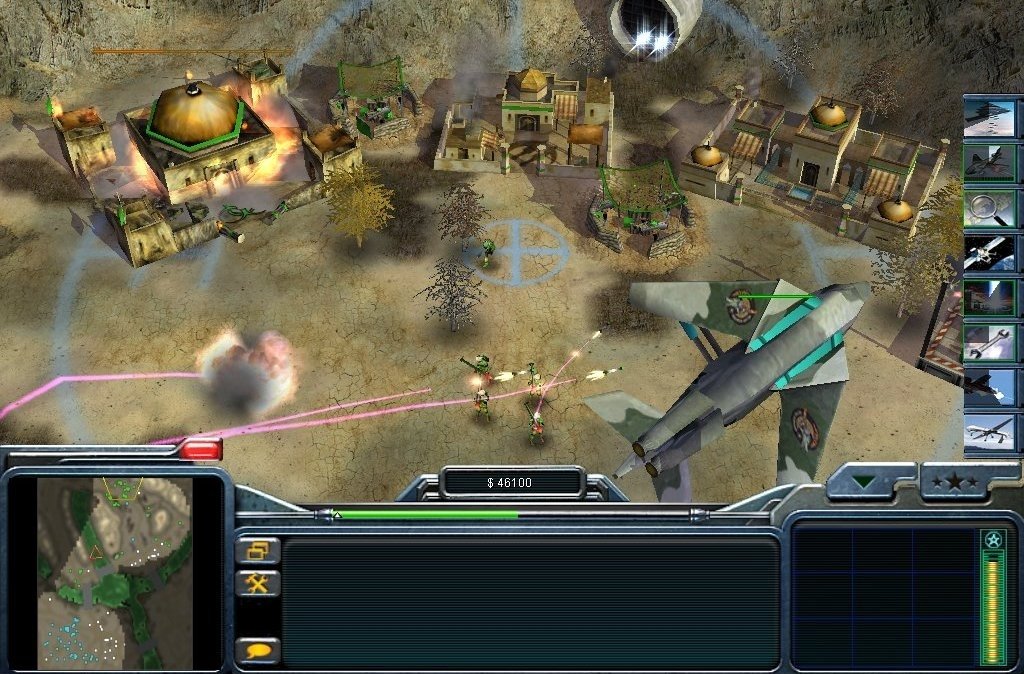Use the wrench emergency repair power
Screen dimensions: 1024x674
[x=990, y=342]
